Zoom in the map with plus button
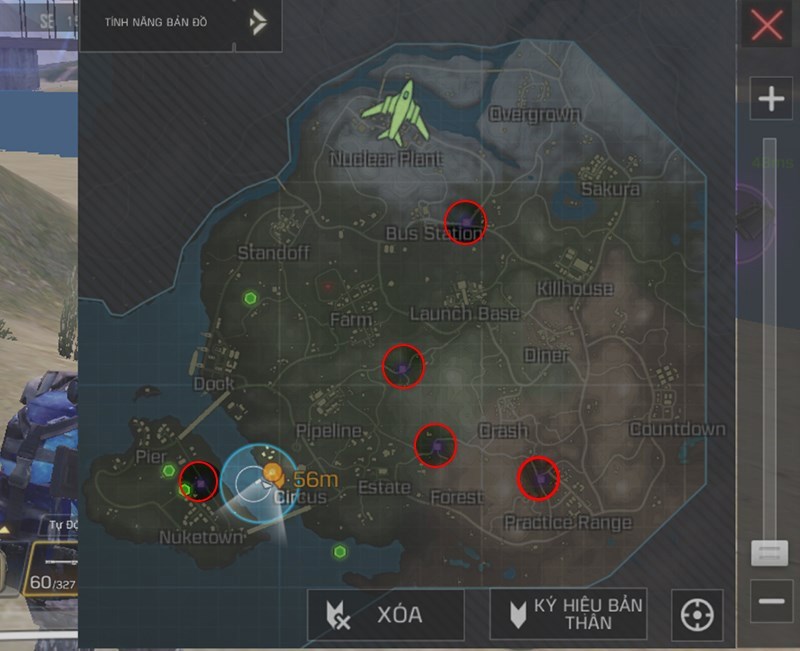Image resolution: width=800 pixels, height=651 pixels. [771, 99]
